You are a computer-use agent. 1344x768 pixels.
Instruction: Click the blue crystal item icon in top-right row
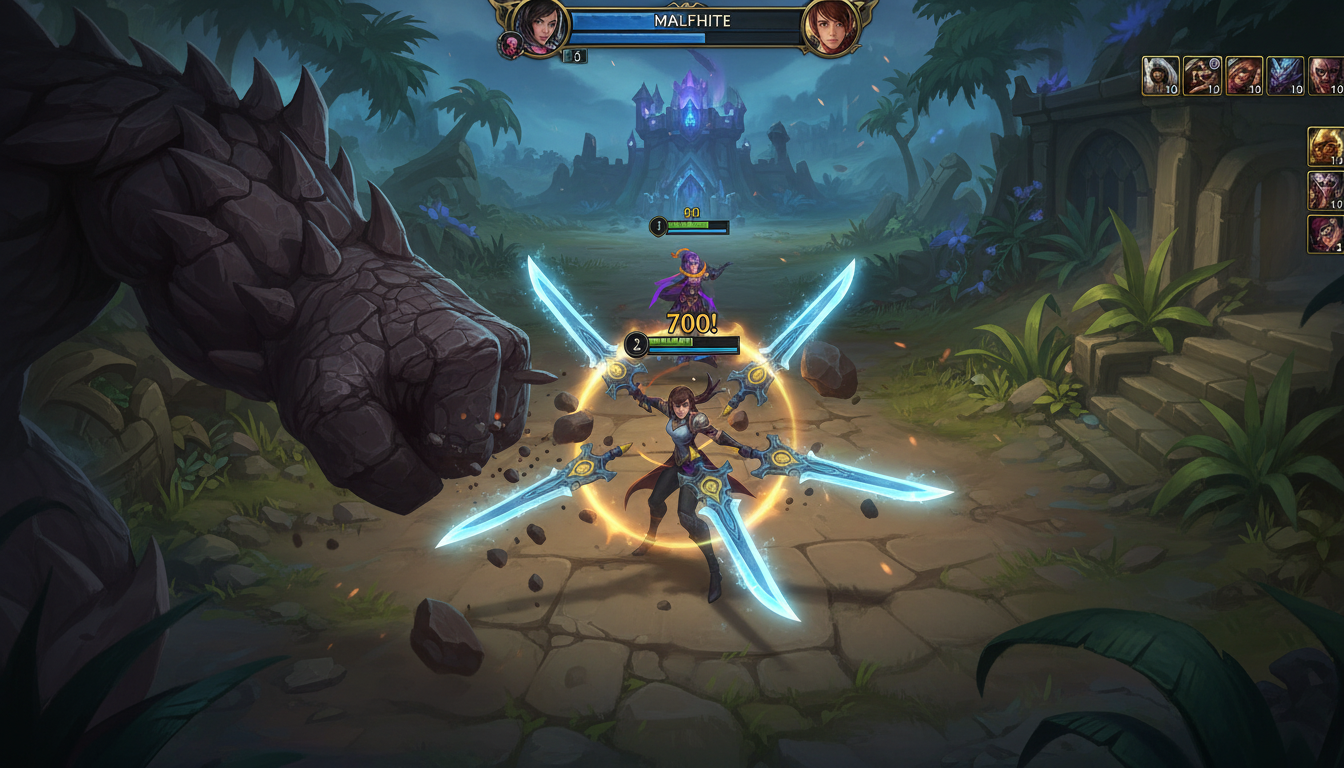click(x=1285, y=75)
